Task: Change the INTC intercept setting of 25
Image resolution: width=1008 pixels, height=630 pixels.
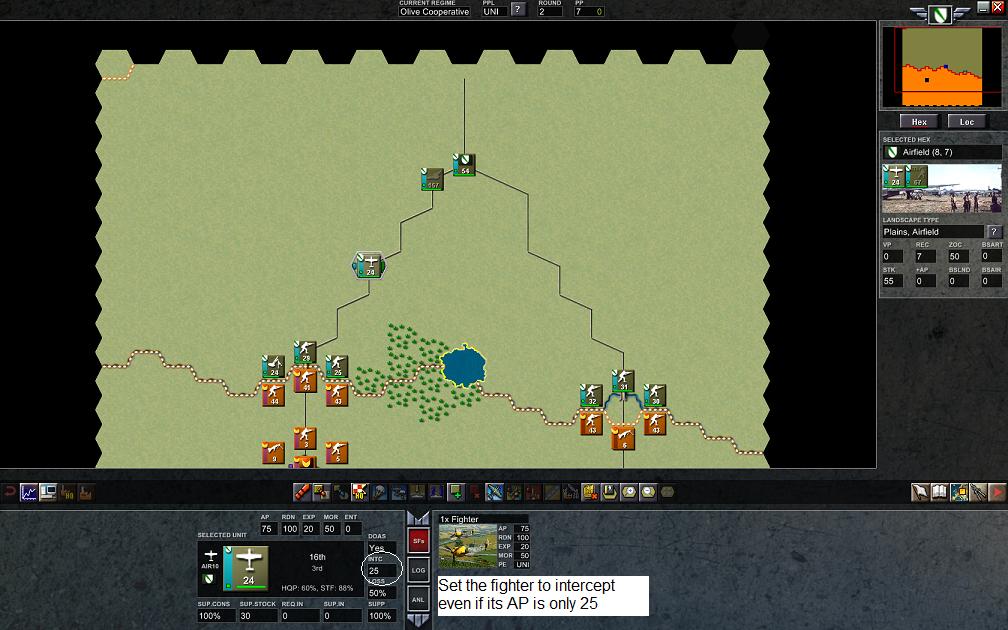Action: pos(377,571)
